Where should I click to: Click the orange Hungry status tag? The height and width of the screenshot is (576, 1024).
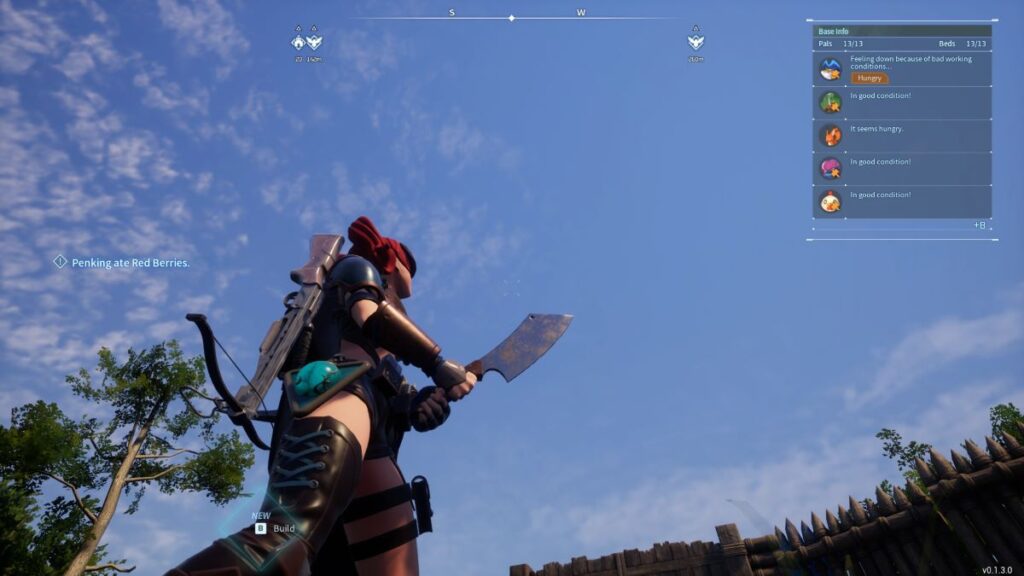pyautogui.click(x=869, y=78)
